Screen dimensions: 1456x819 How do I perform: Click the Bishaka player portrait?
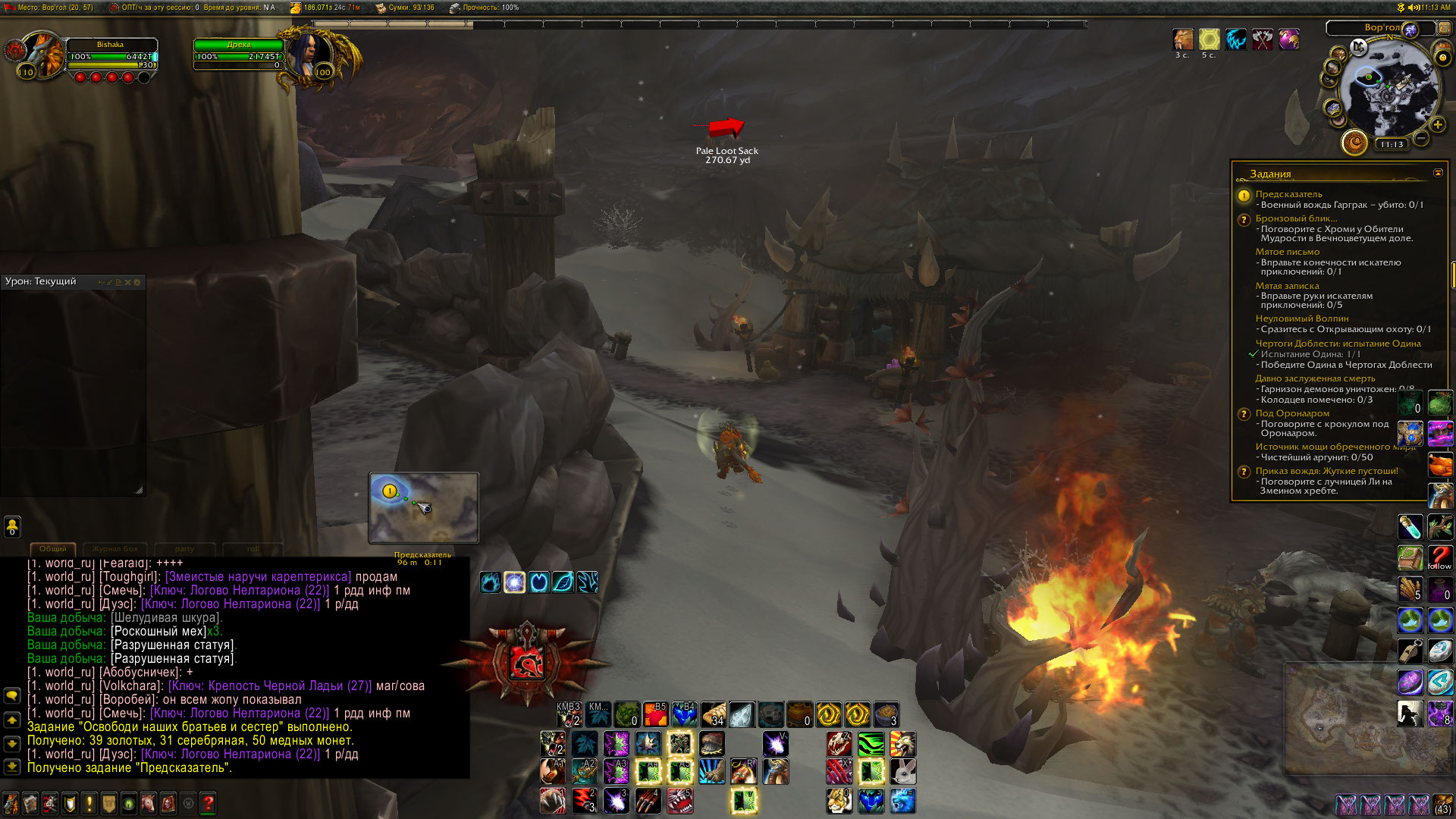tap(43, 55)
